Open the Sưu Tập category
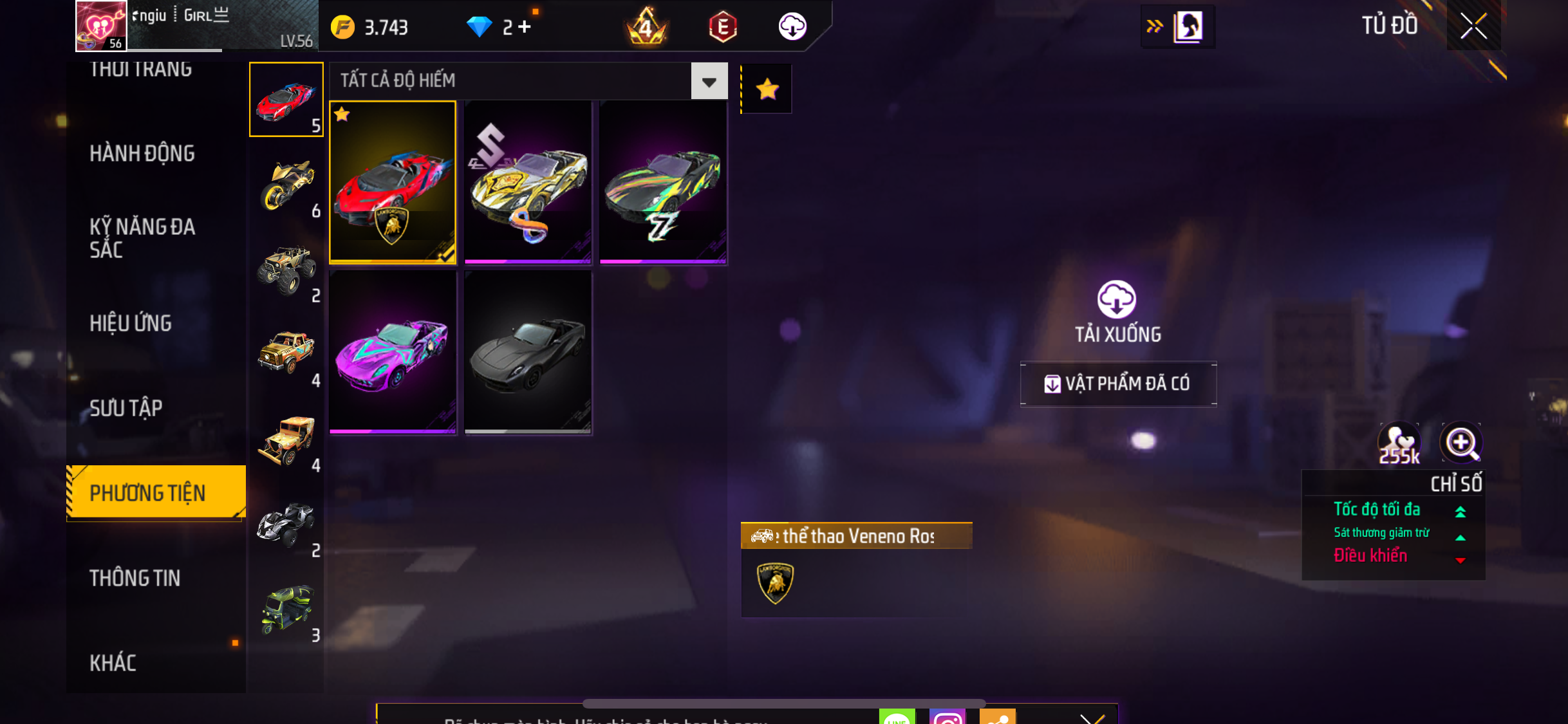This screenshot has height=724, width=1568. (126, 408)
